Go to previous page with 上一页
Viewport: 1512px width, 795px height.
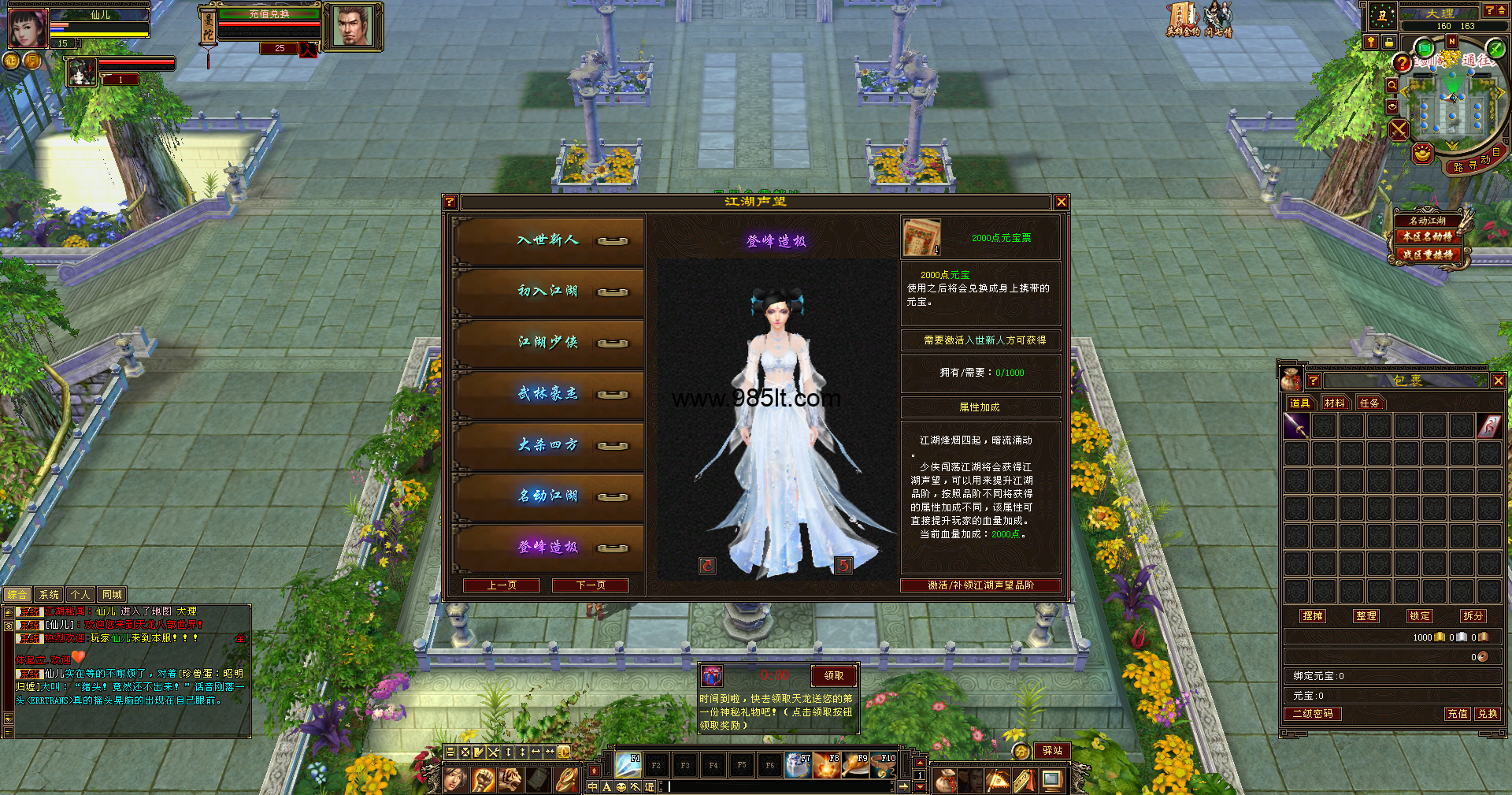coord(502,585)
